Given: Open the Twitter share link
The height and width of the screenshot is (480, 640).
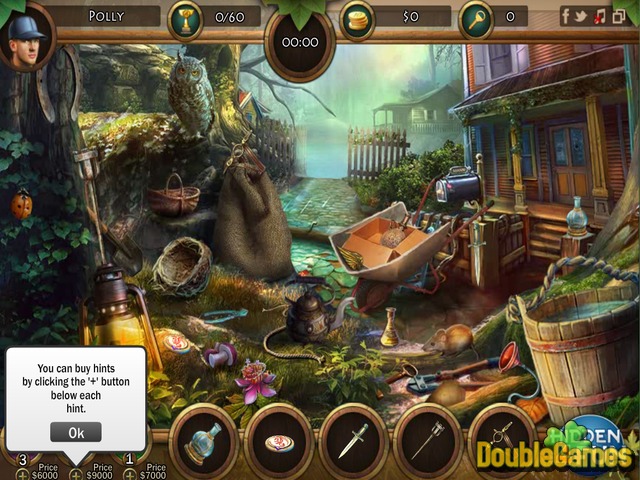Looking at the screenshot, I should (x=582, y=16).
